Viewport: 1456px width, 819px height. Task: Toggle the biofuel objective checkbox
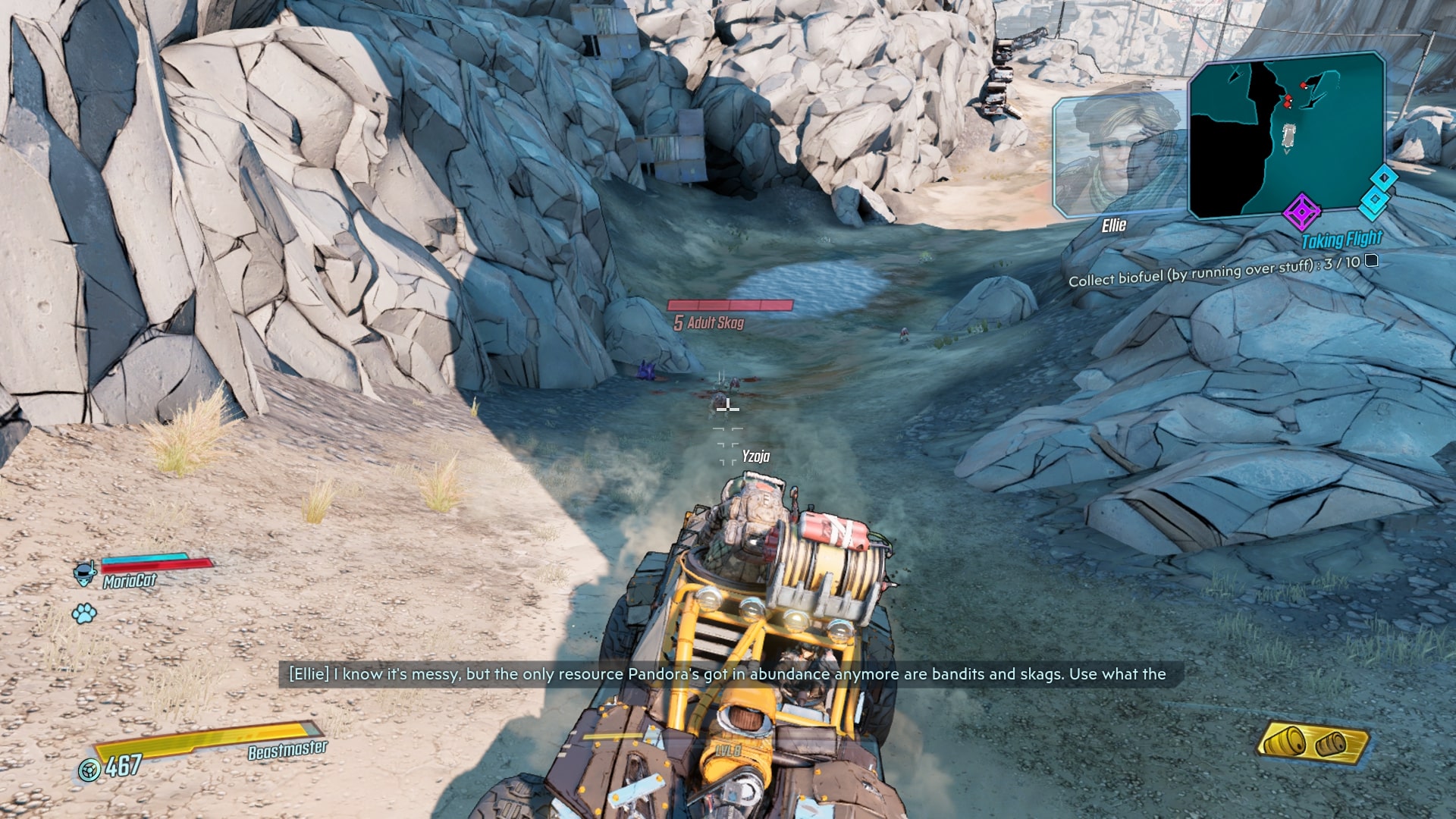(x=1372, y=261)
